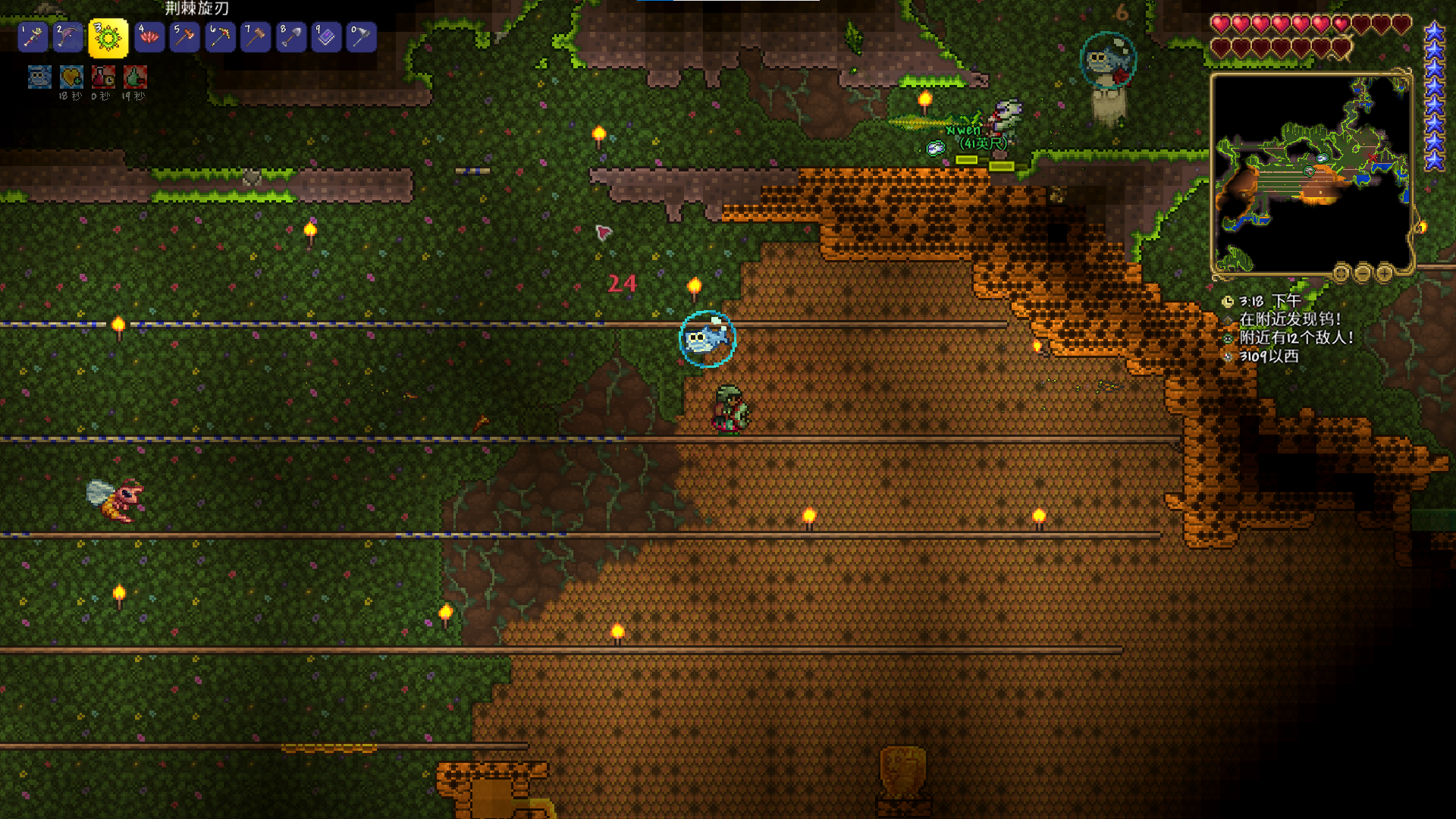Zoom out the minimap with minus button
This screenshot has height=819, width=1456.
click(1363, 272)
